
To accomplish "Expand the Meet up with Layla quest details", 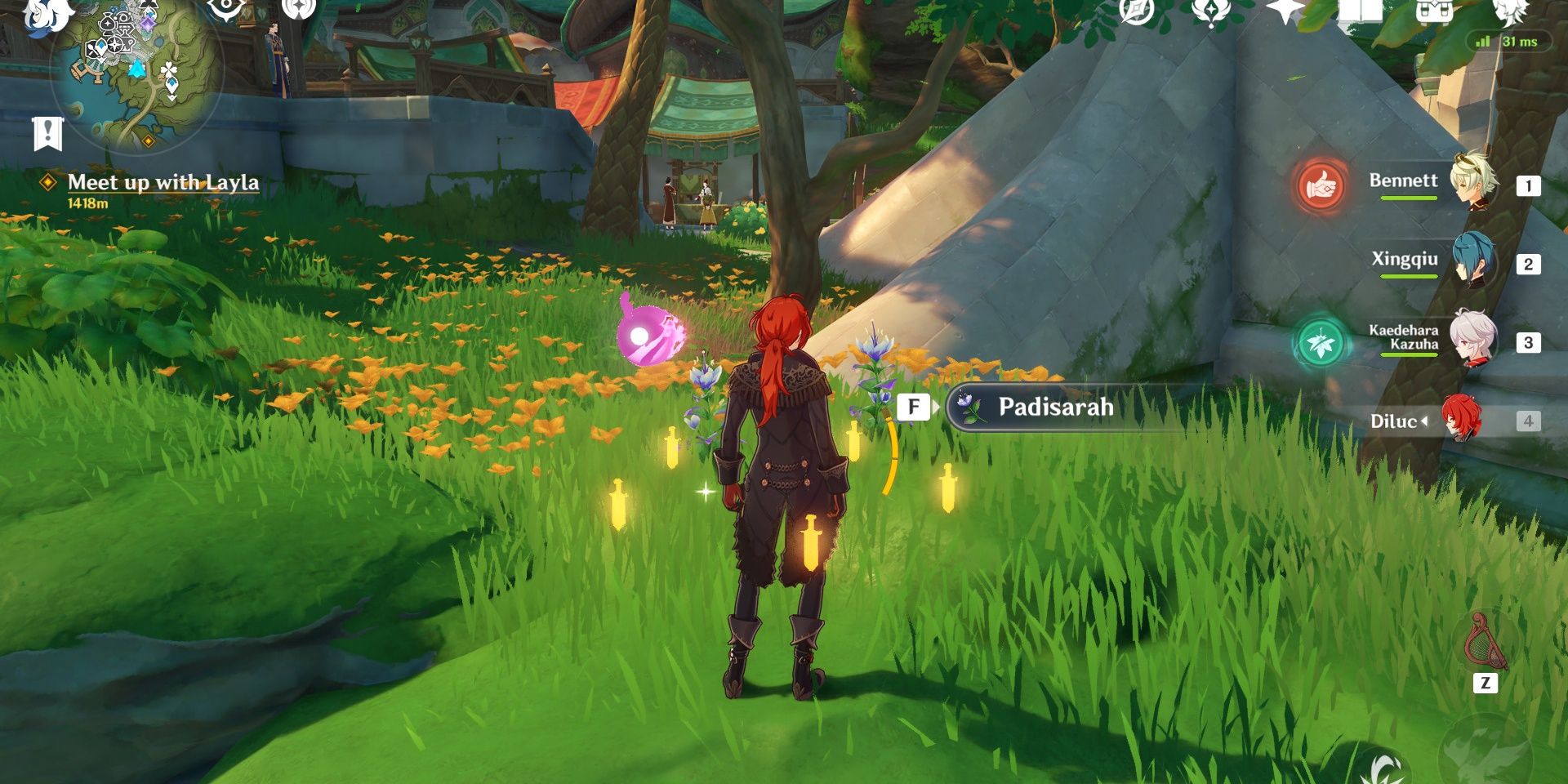I will 47,184.
